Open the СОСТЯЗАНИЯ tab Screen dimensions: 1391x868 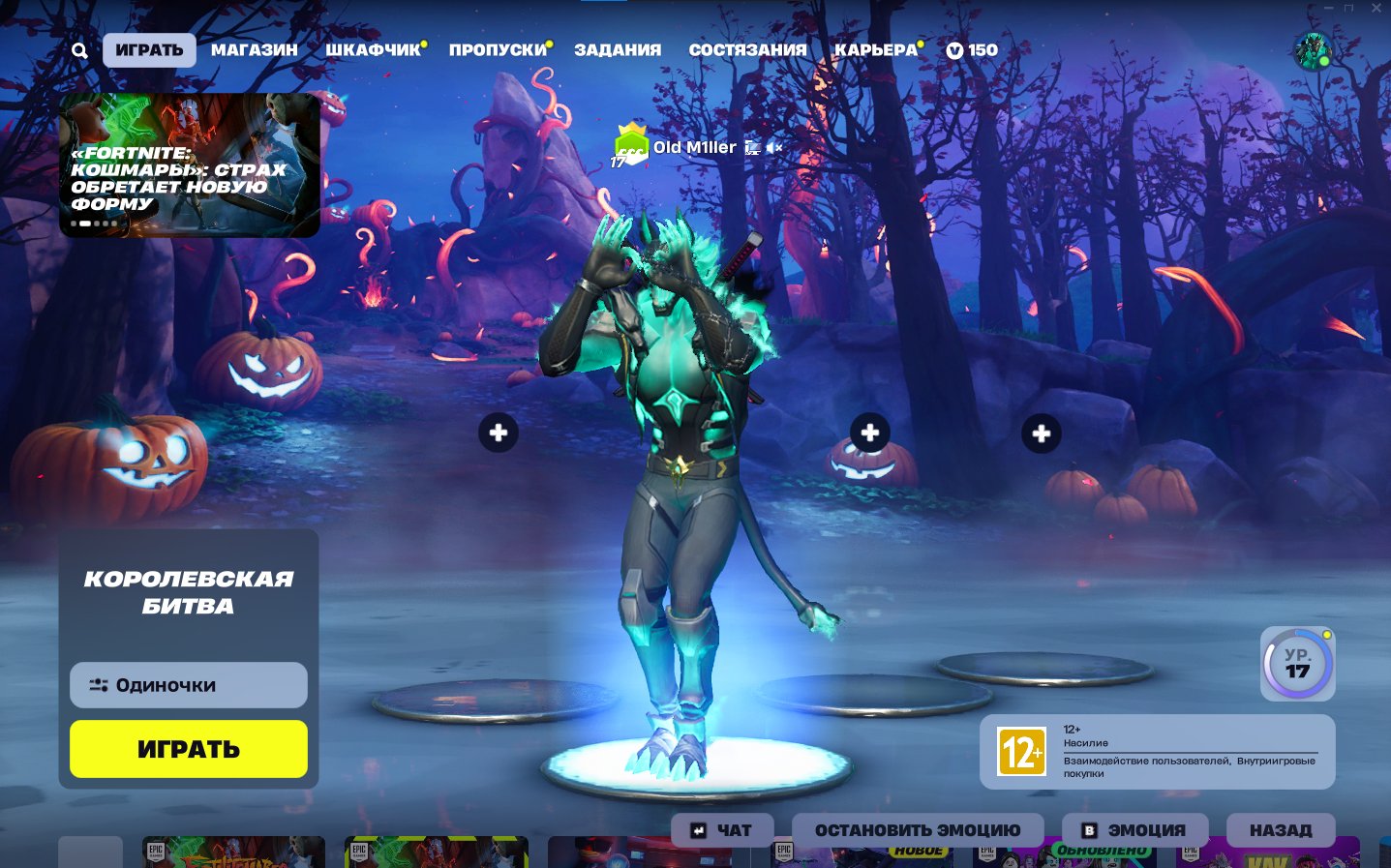(x=747, y=50)
